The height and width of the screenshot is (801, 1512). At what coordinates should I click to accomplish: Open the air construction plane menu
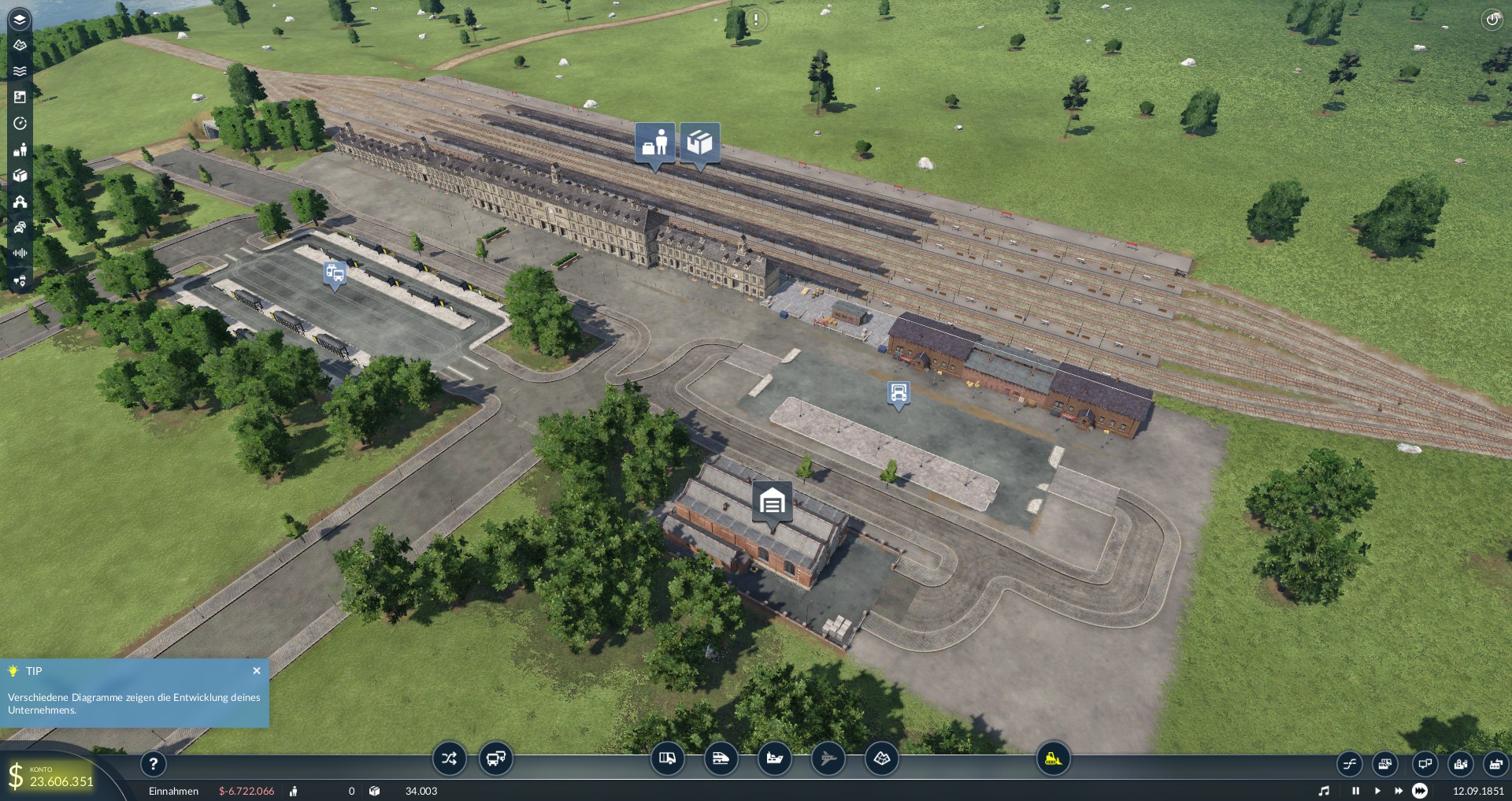tap(828, 758)
